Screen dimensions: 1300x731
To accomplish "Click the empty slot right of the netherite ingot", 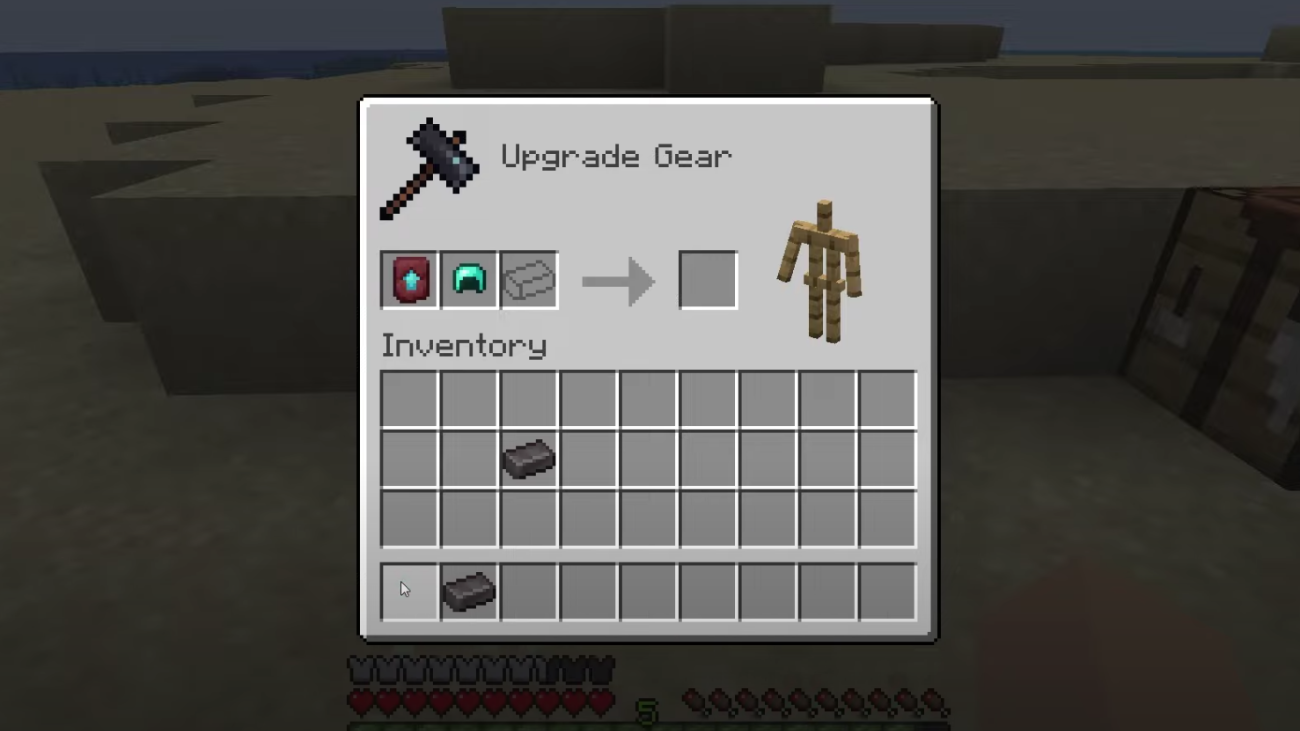I will (x=588, y=459).
